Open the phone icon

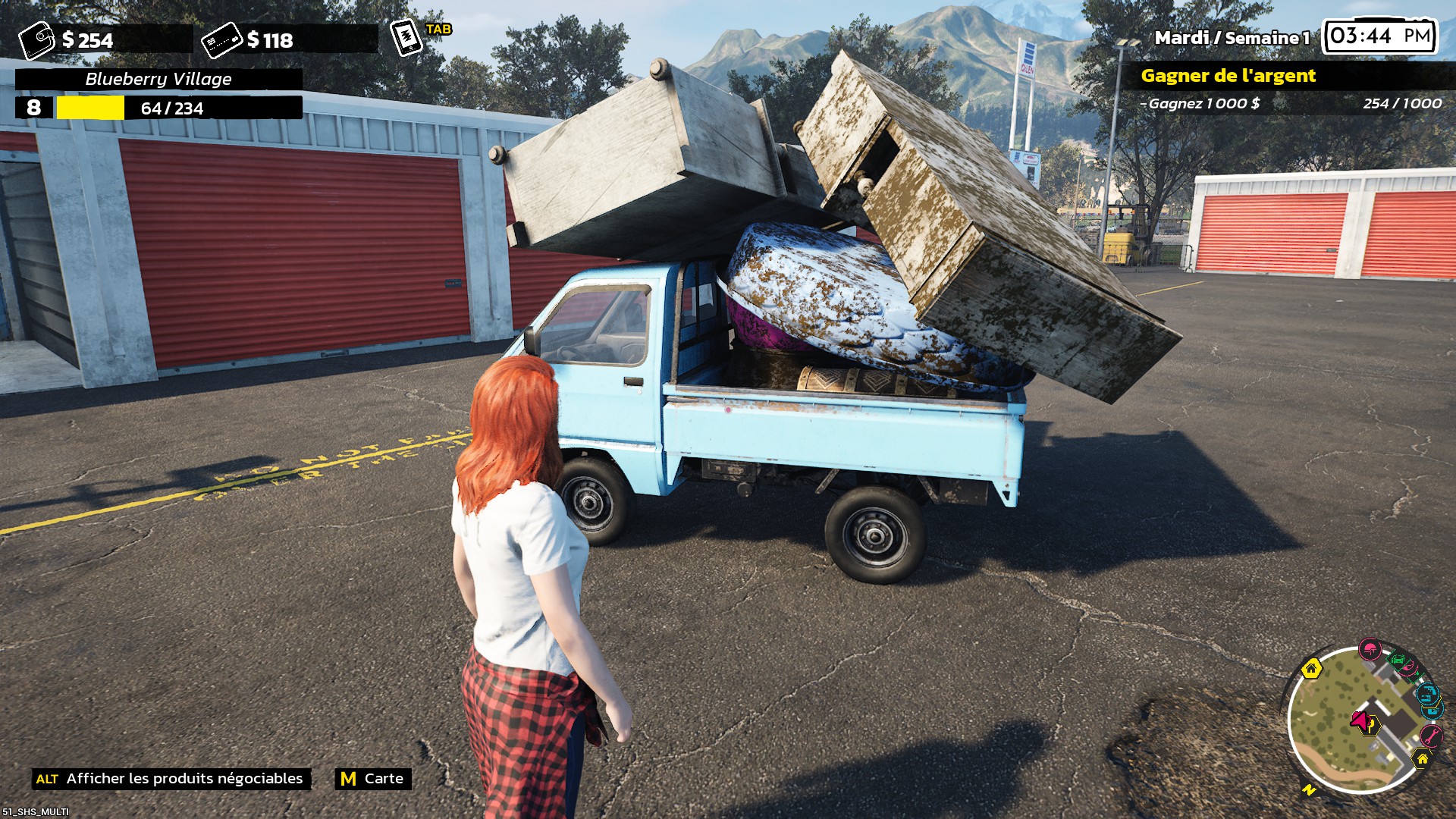point(406,37)
